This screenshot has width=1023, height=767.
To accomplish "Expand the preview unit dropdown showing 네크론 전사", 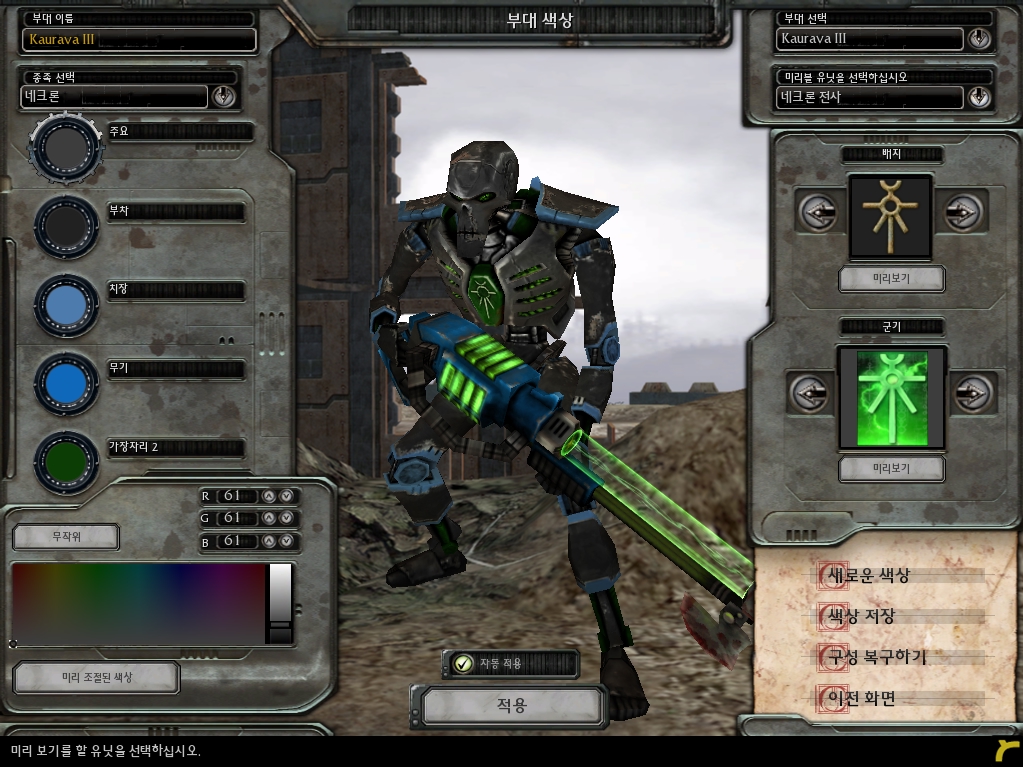I will (x=978, y=97).
